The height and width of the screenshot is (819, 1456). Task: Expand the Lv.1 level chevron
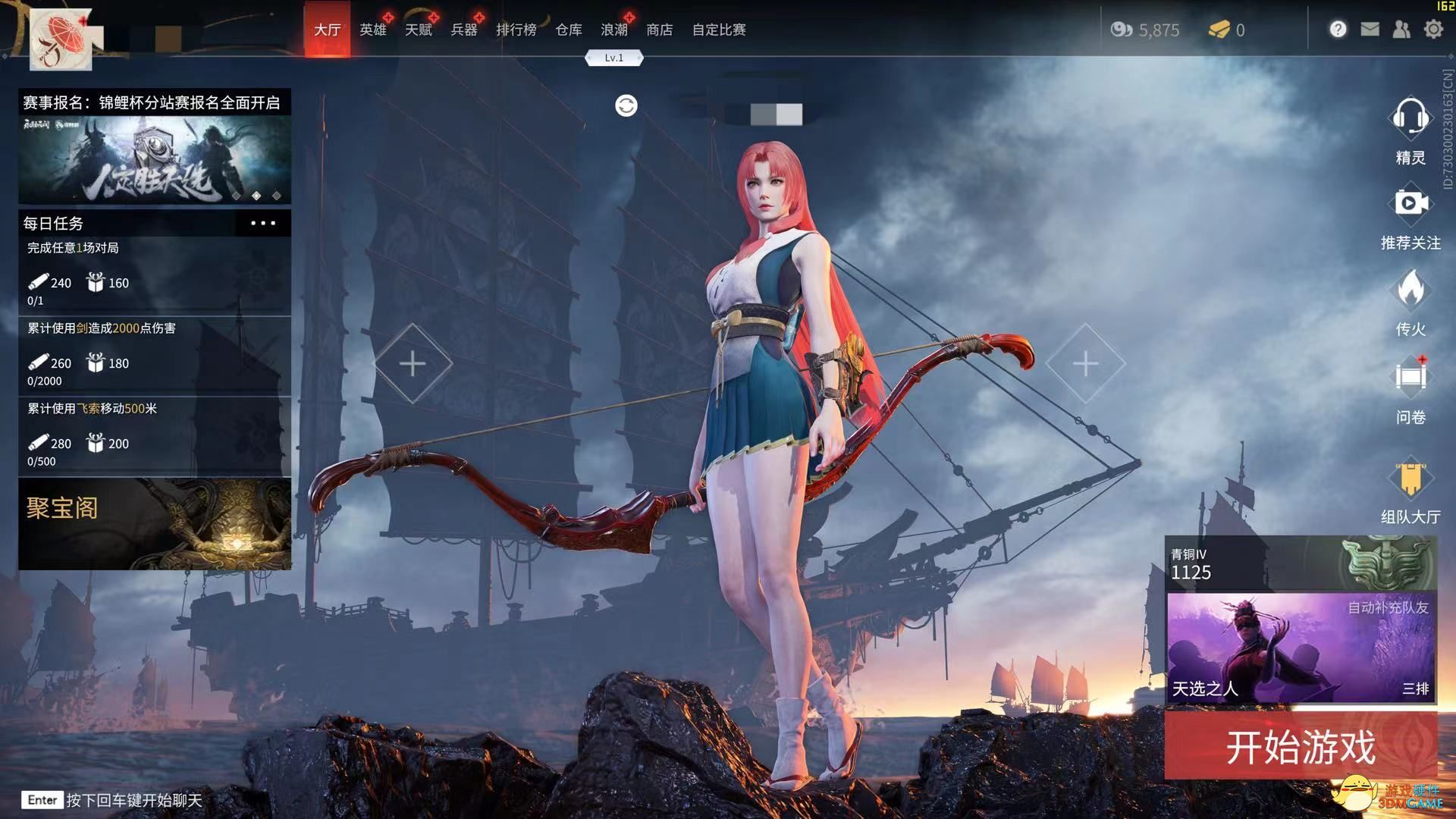tap(614, 58)
